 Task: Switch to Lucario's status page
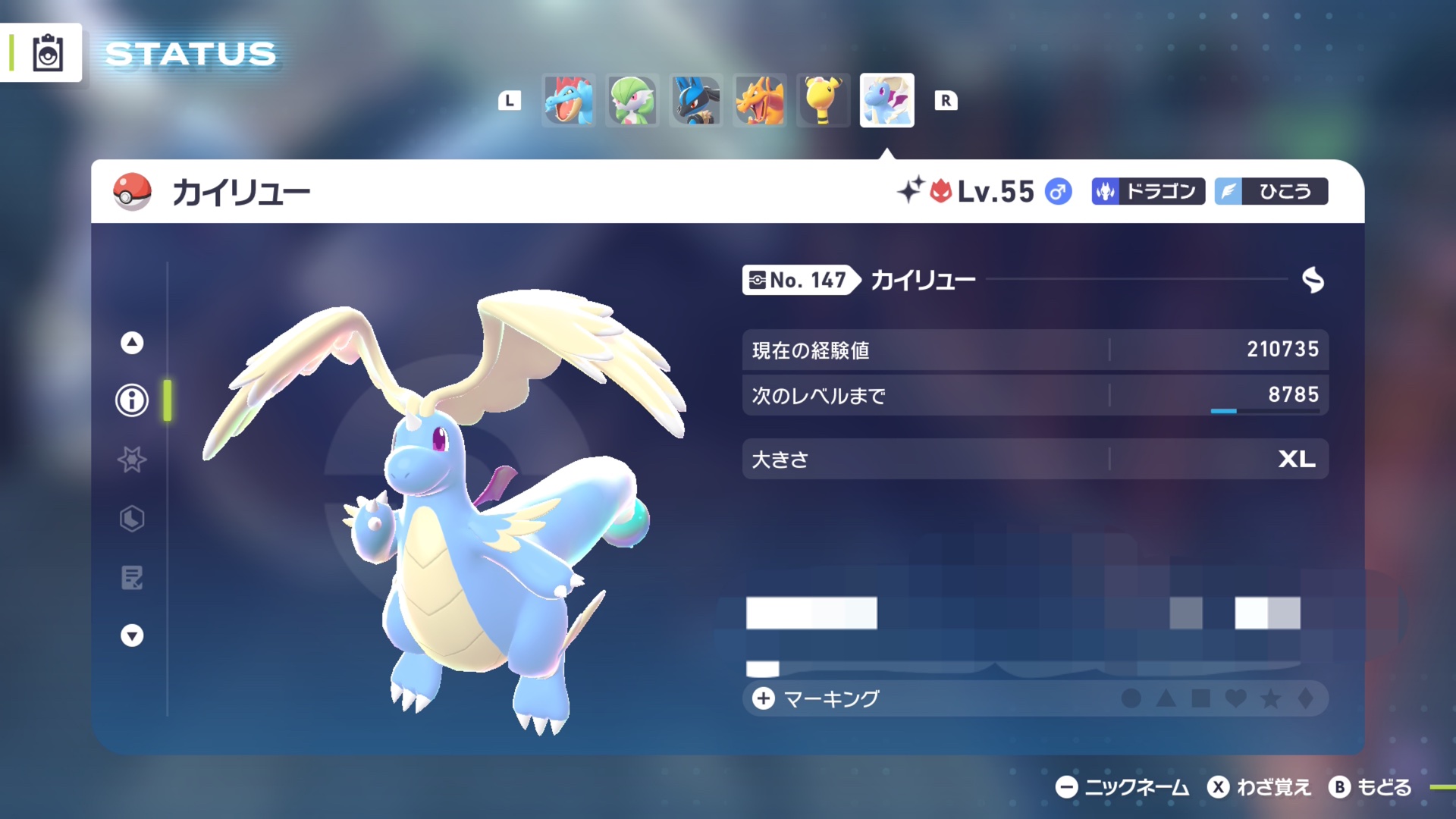pyautogui.click(x=696, y=100)
